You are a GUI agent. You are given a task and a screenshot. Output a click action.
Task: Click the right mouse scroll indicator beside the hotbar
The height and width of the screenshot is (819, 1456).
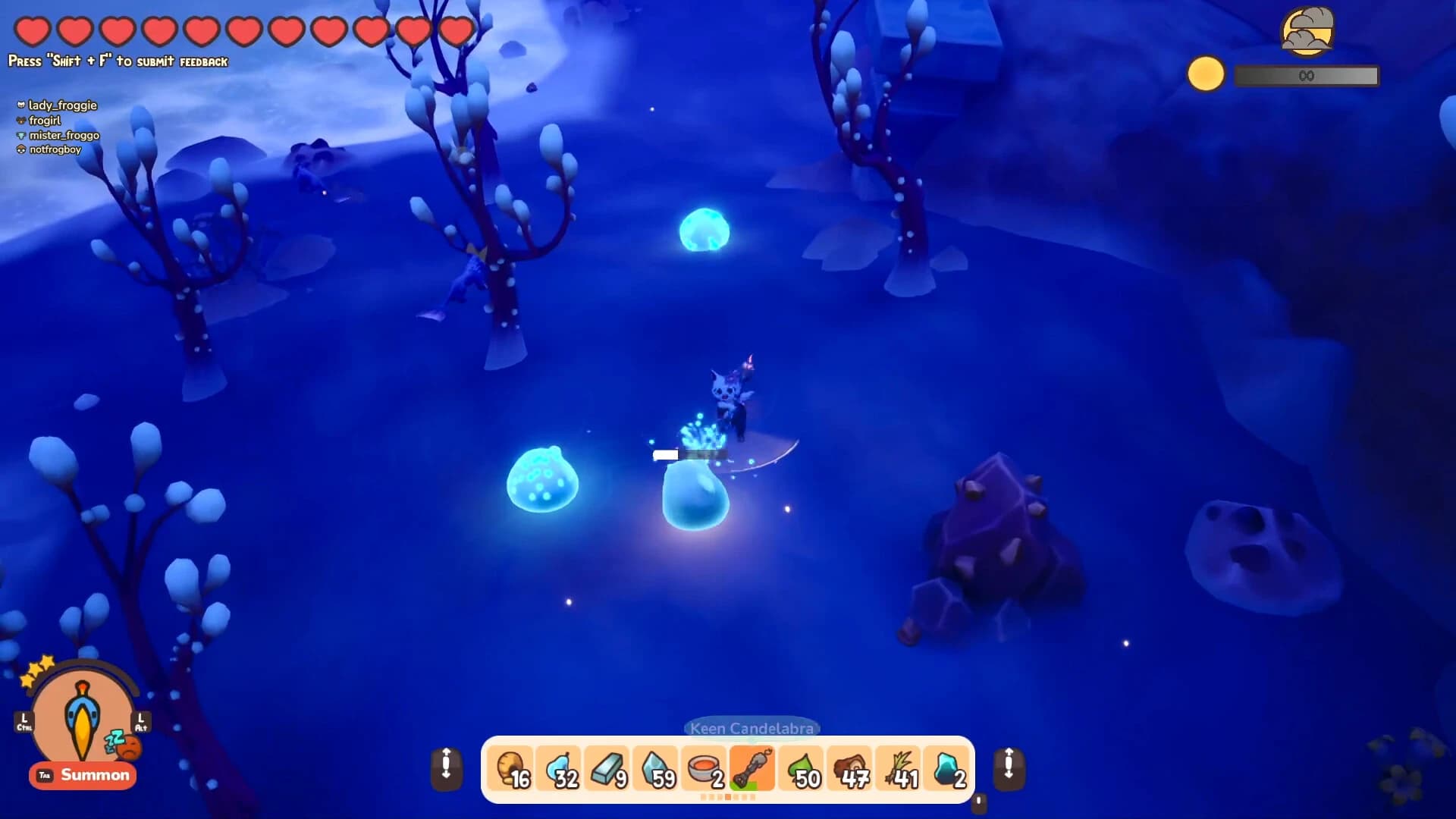pyautogui.click(x=1009, y=770)
